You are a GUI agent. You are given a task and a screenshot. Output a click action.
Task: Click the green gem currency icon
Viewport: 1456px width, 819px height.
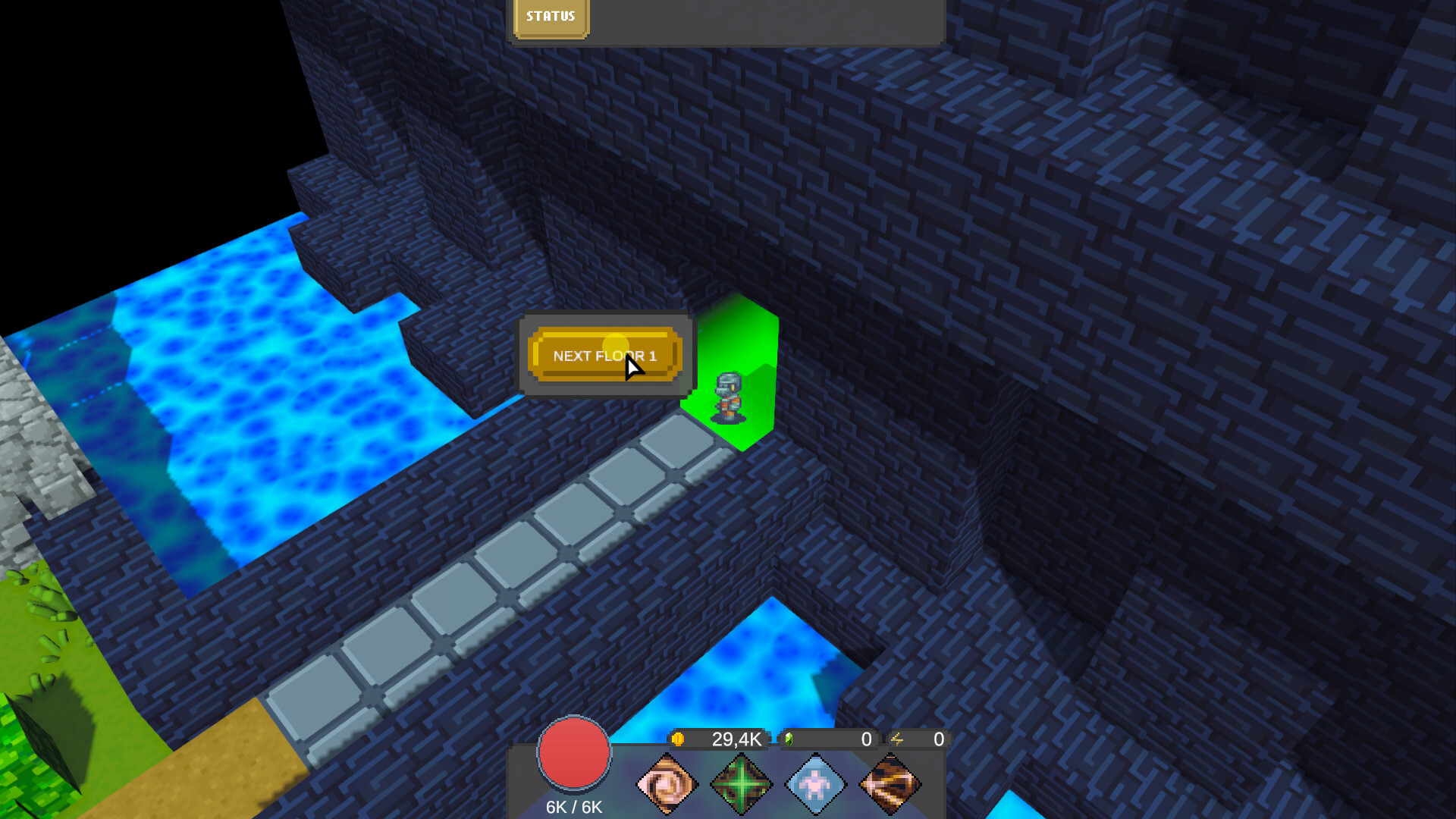pyautogui.click(x=789, y=739)
